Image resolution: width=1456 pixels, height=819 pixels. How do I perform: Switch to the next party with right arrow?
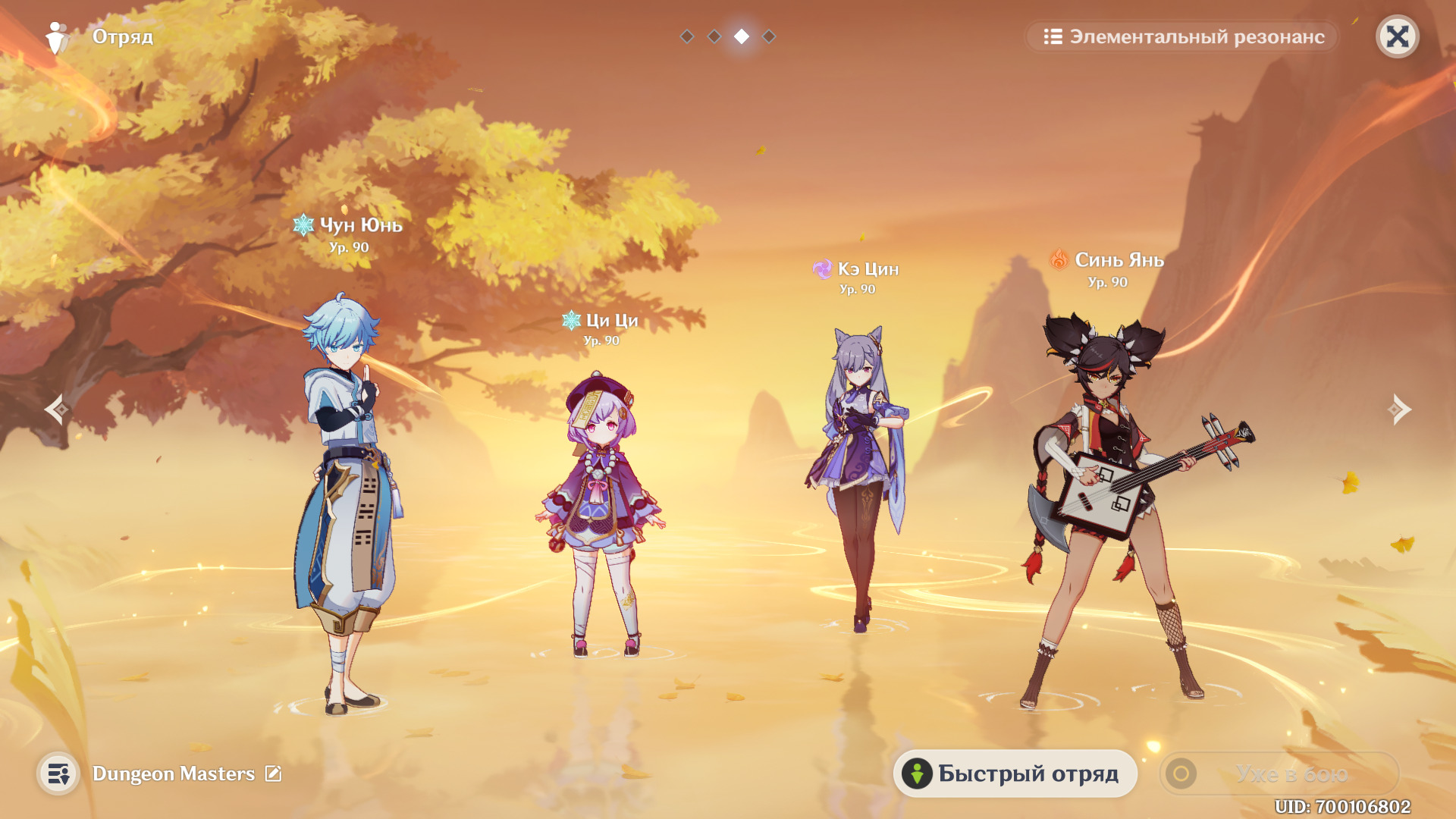tap(1399, 409)
